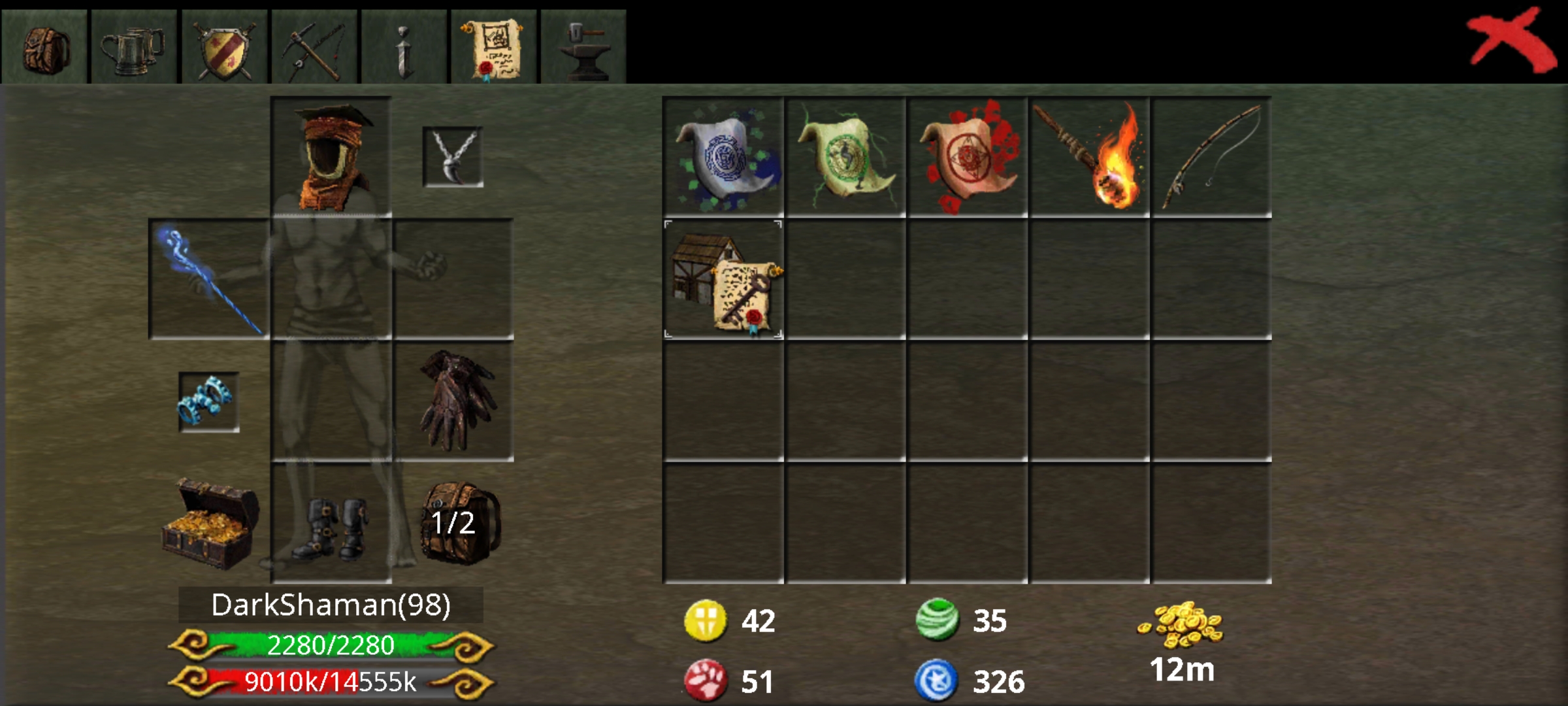Open the backpack inventory tab

43,45
